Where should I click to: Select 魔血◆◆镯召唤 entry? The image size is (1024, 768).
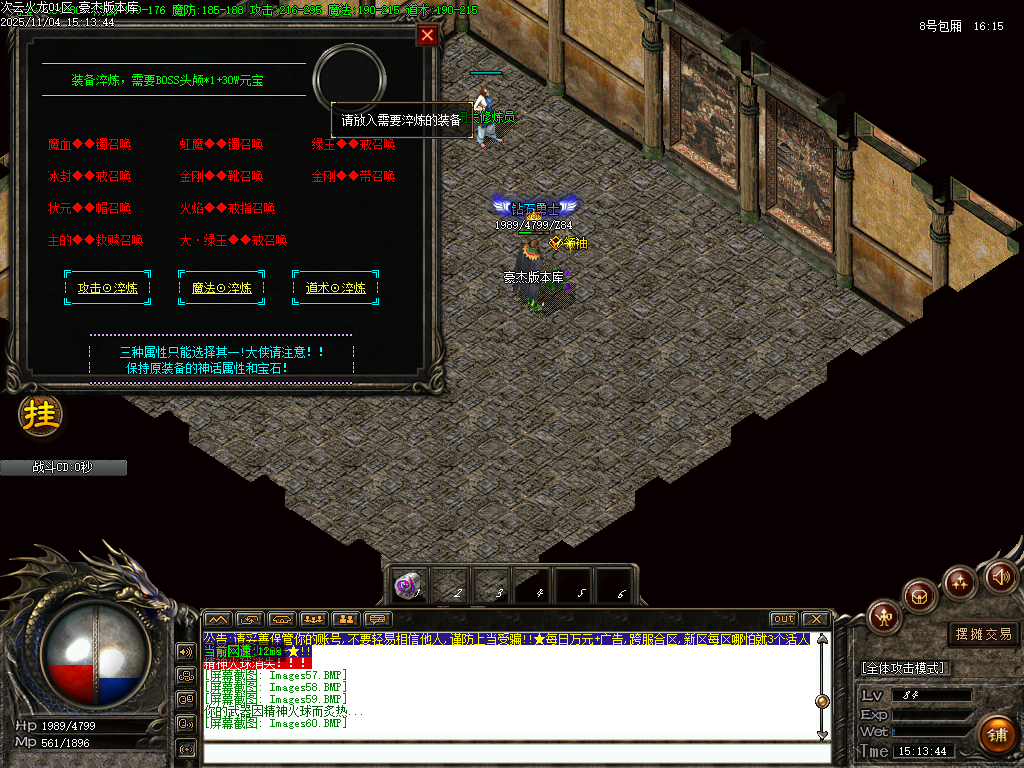pos(90,144)
